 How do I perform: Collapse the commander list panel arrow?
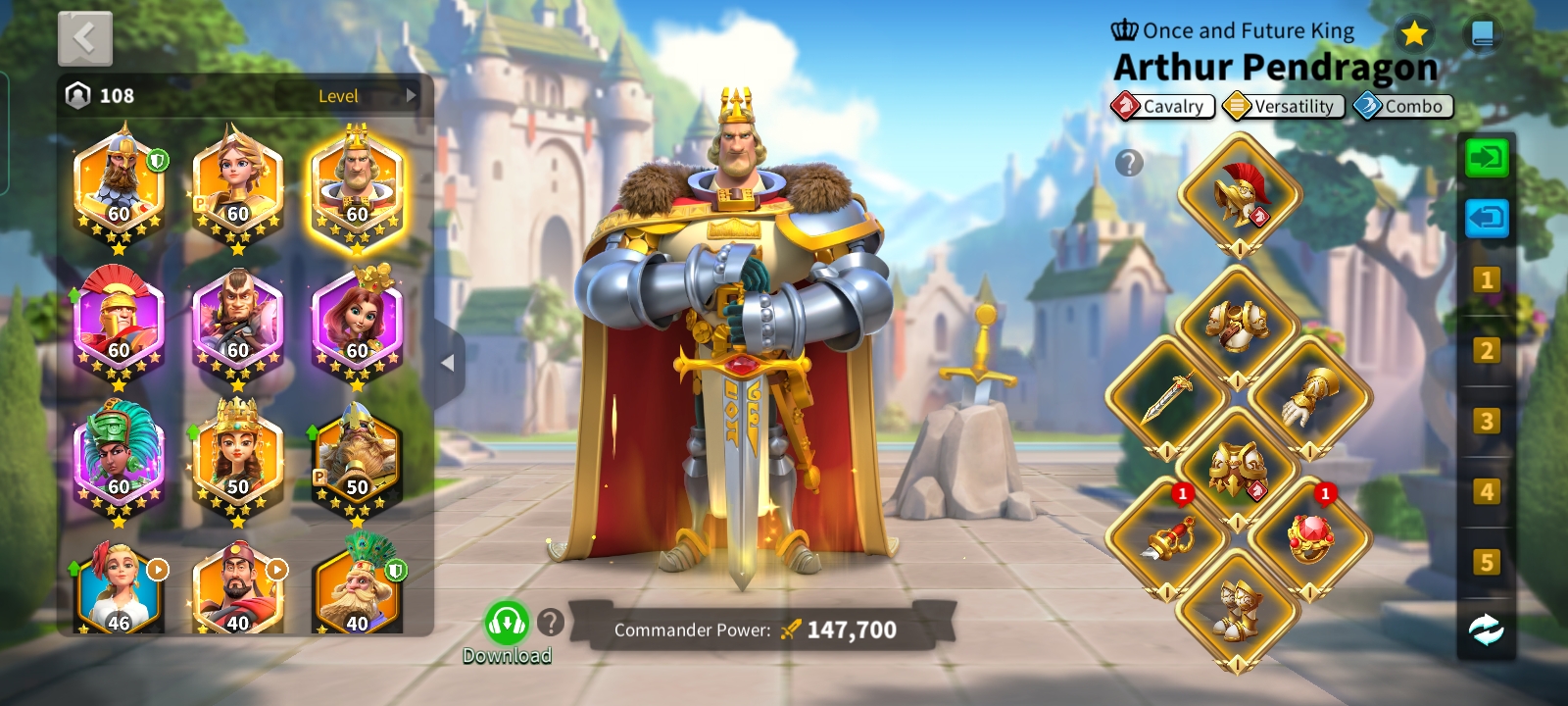pos(448,363)
